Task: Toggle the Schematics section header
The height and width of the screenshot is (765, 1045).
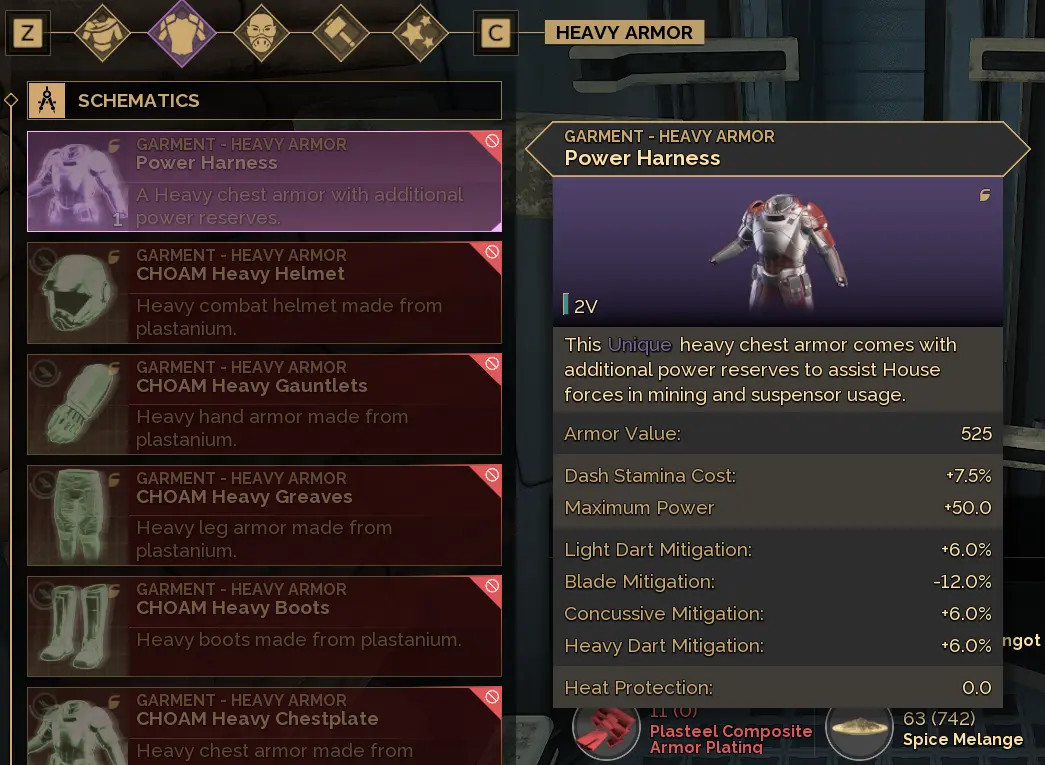Action: coord(264,100)
